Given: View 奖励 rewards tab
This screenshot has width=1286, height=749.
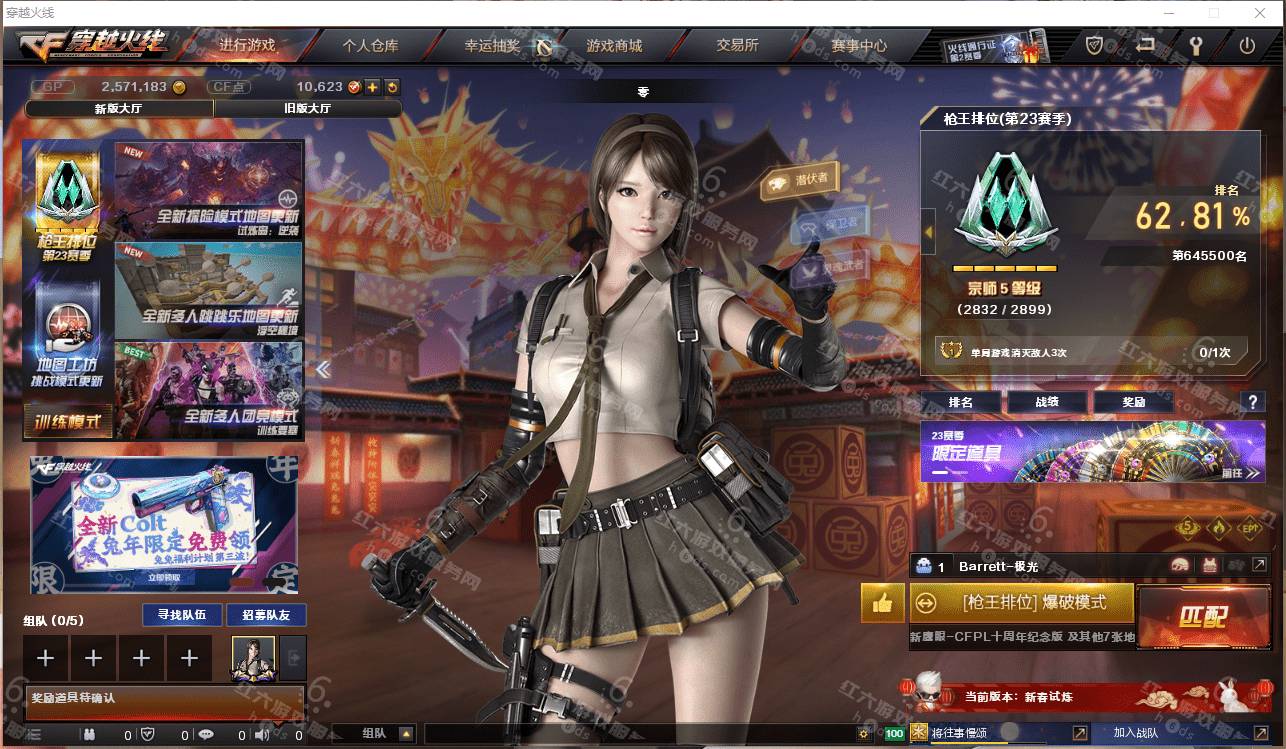Looking at the screenshot, I should point(1133,402).
